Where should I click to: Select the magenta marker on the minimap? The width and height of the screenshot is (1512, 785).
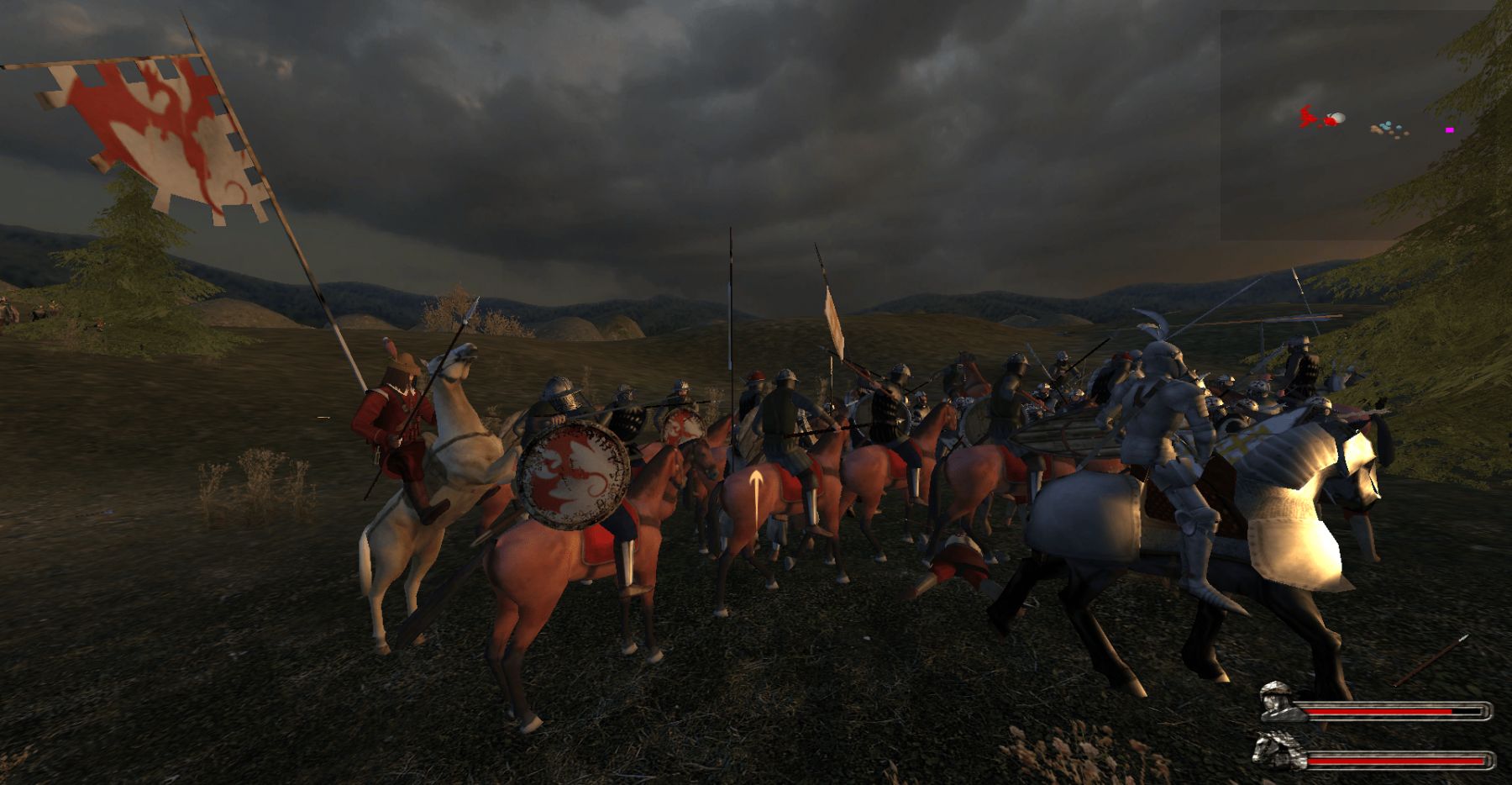[x=1449, y=130]
